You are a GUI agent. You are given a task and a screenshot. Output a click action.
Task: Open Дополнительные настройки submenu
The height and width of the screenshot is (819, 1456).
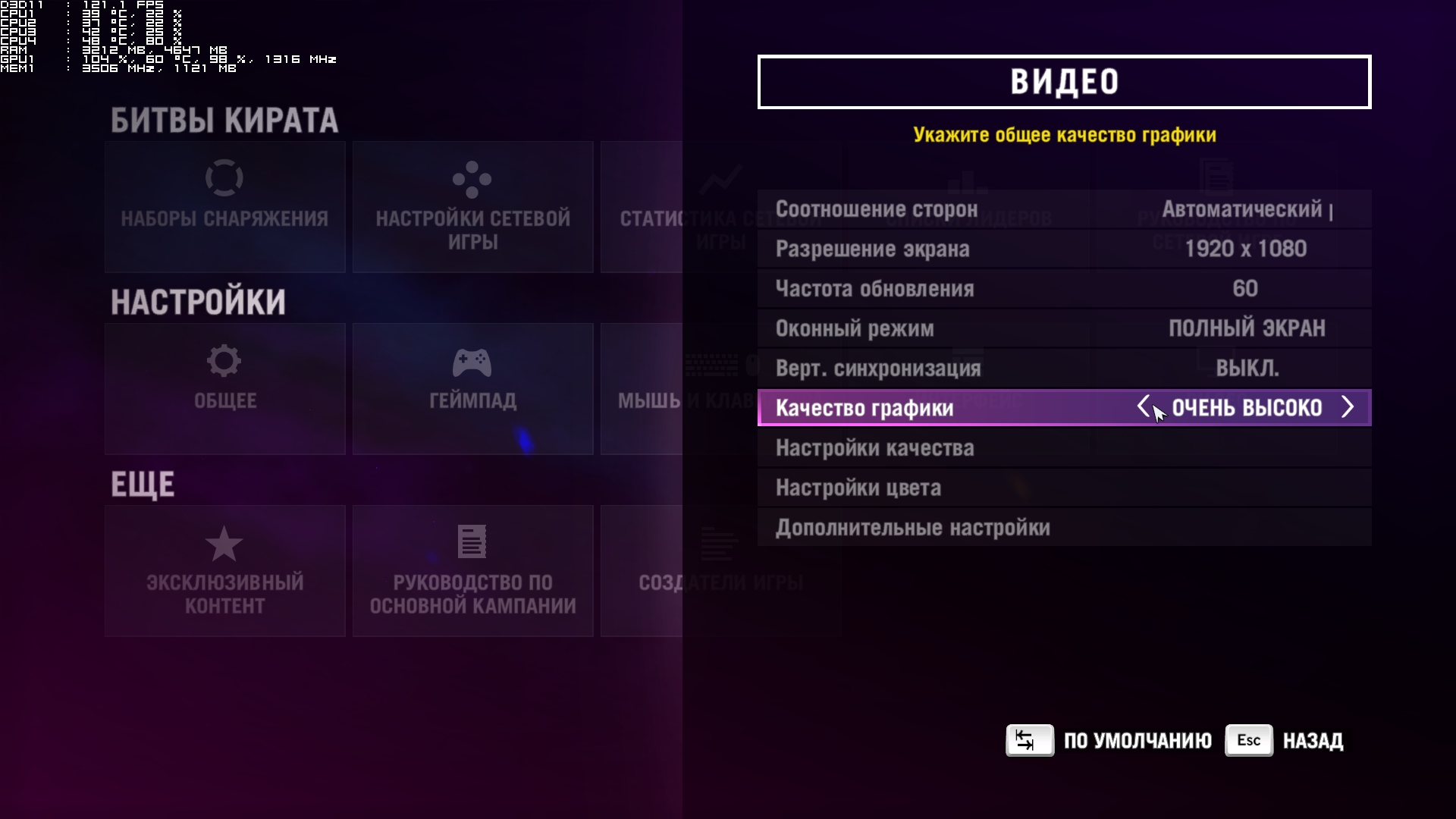(1063, 528)
